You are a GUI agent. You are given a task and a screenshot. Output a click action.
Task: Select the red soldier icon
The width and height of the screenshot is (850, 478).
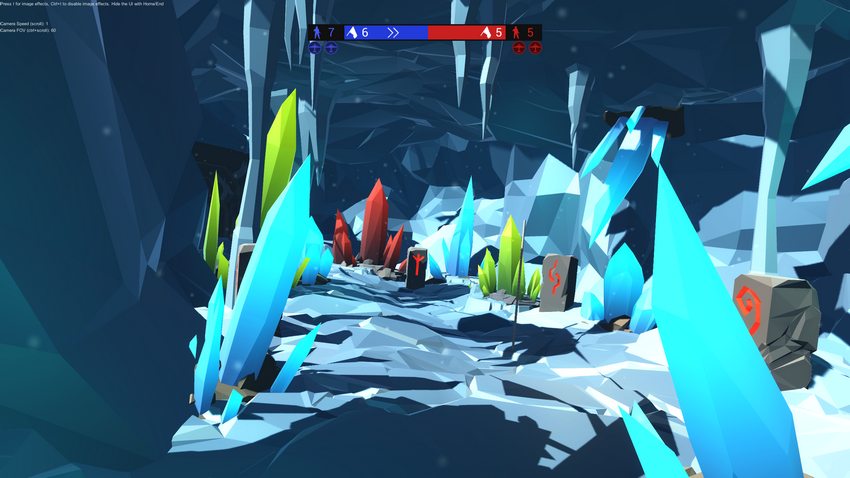coord(517,32)
